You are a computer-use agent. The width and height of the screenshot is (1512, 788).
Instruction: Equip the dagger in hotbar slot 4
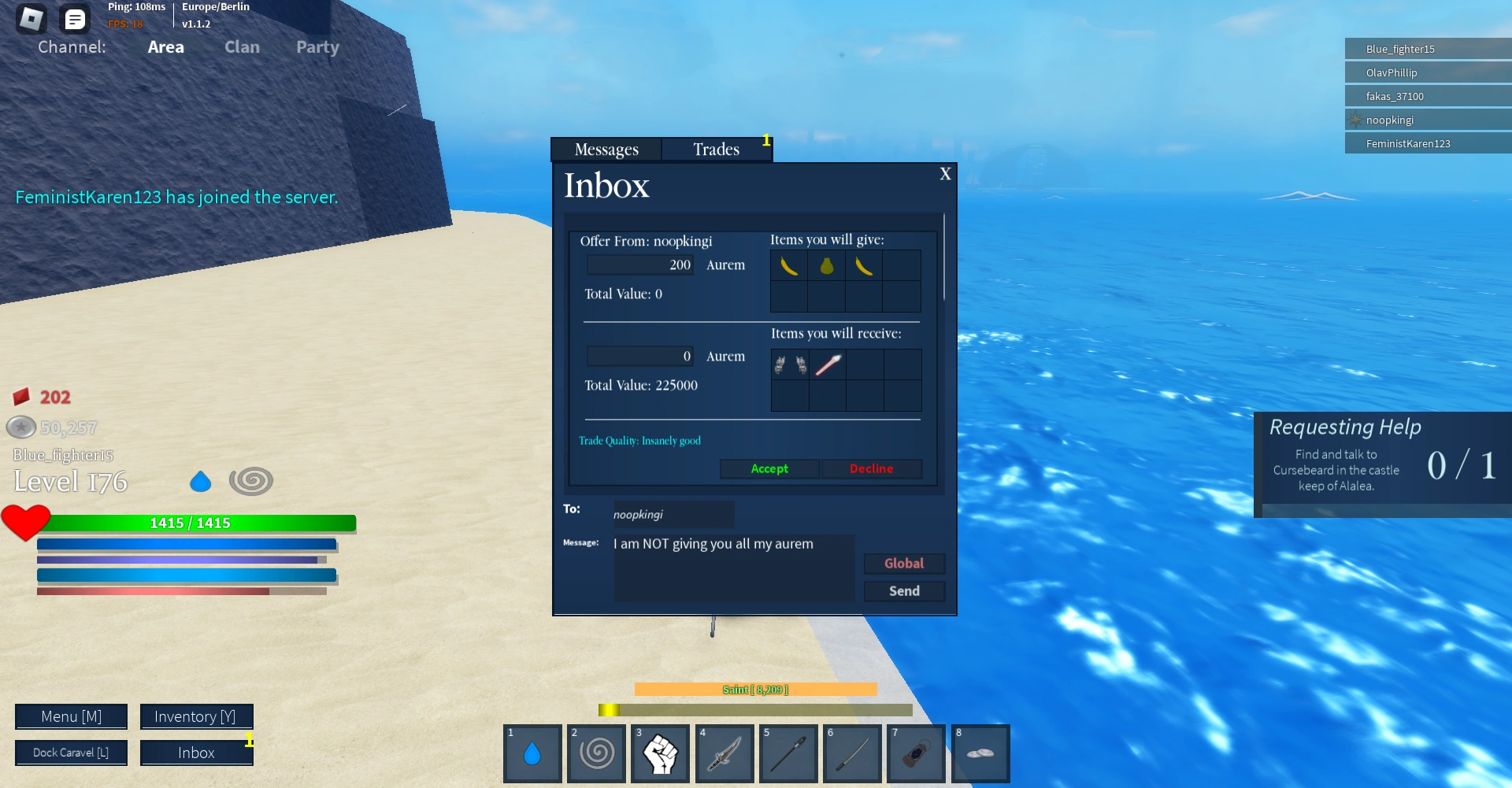click(x=724, y=753)
